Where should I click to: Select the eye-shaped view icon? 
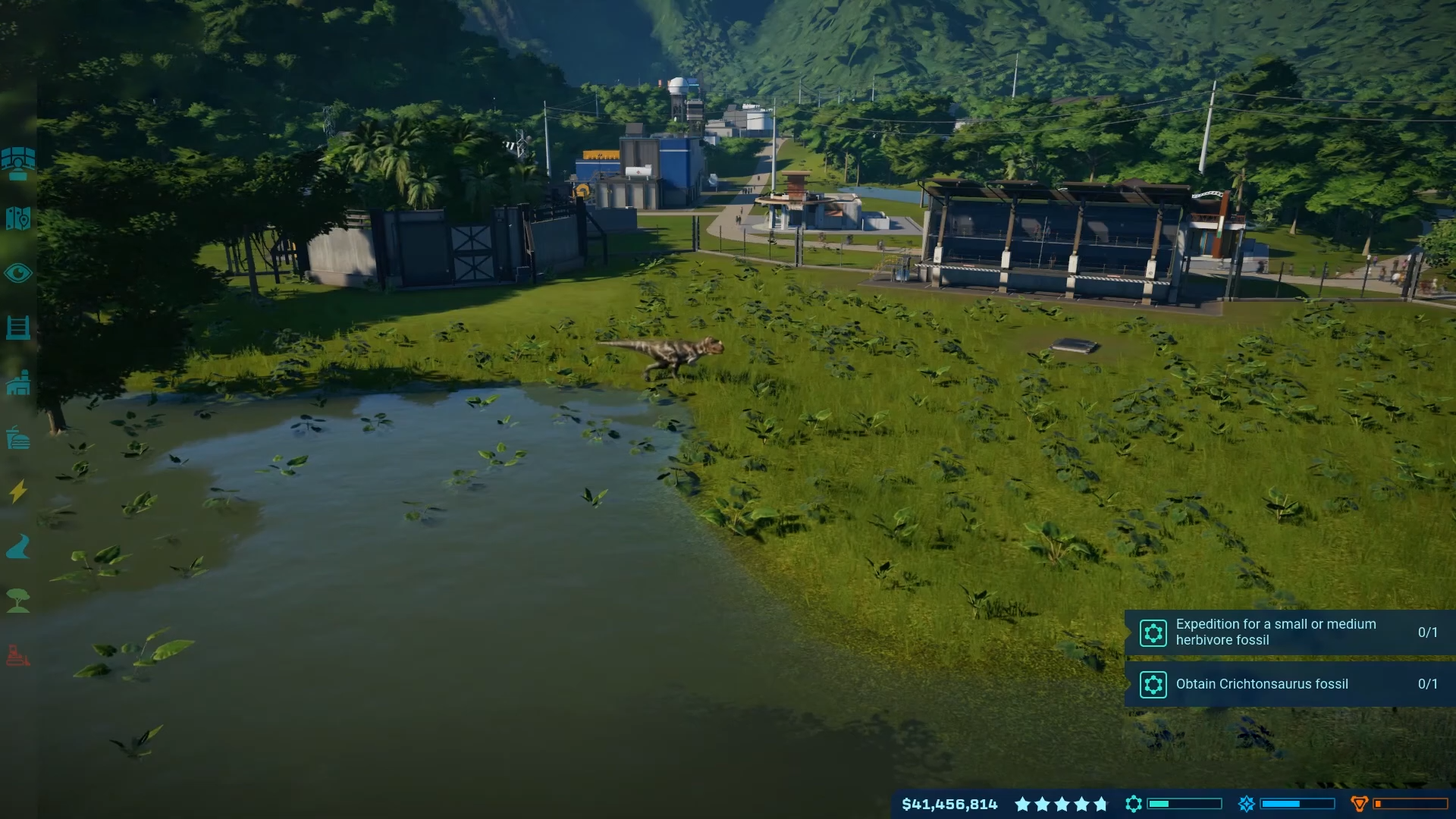point(18,273)
